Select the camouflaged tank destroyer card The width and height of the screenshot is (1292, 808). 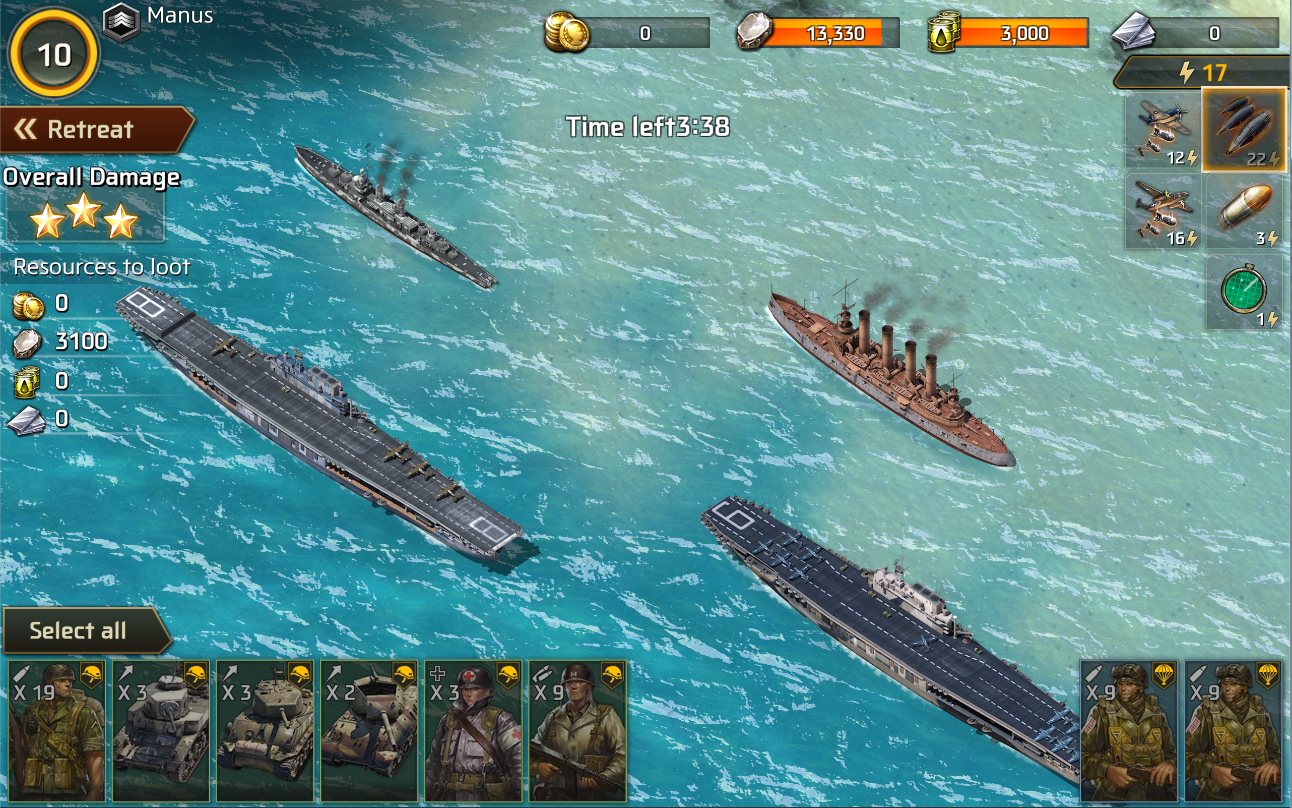coord(369,731)
